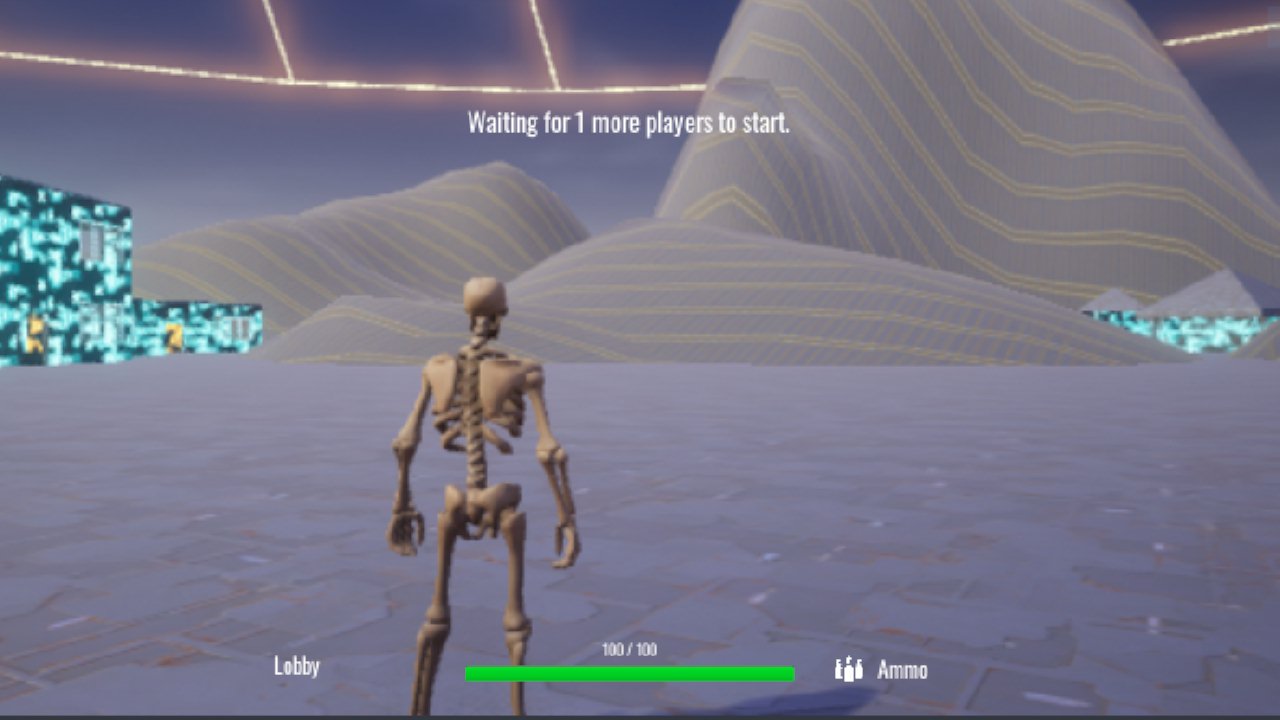Click the Lobby text at bottom left

(297, 667)
